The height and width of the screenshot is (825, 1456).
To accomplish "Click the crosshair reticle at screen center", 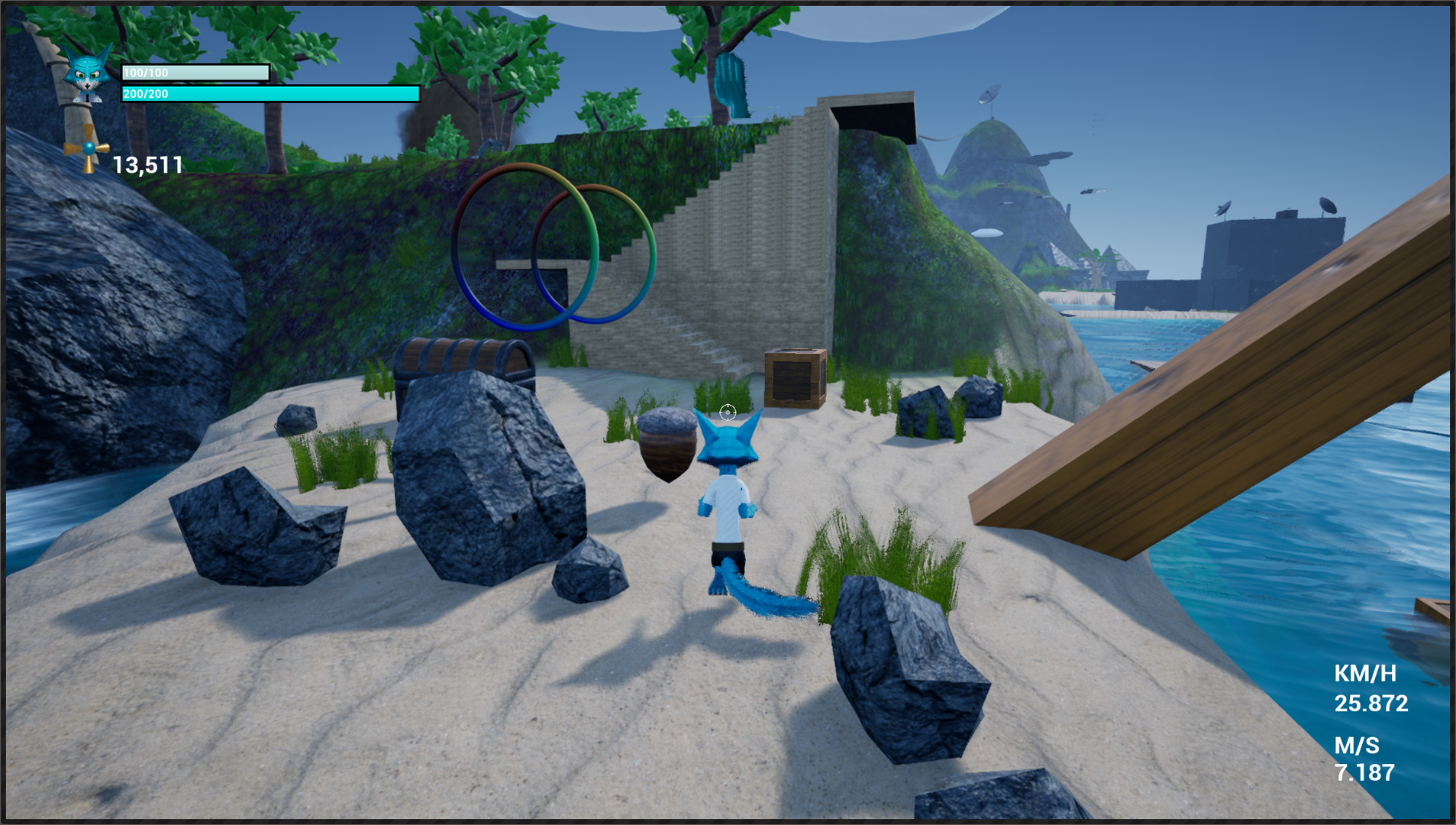I will (x=728, y=412).
